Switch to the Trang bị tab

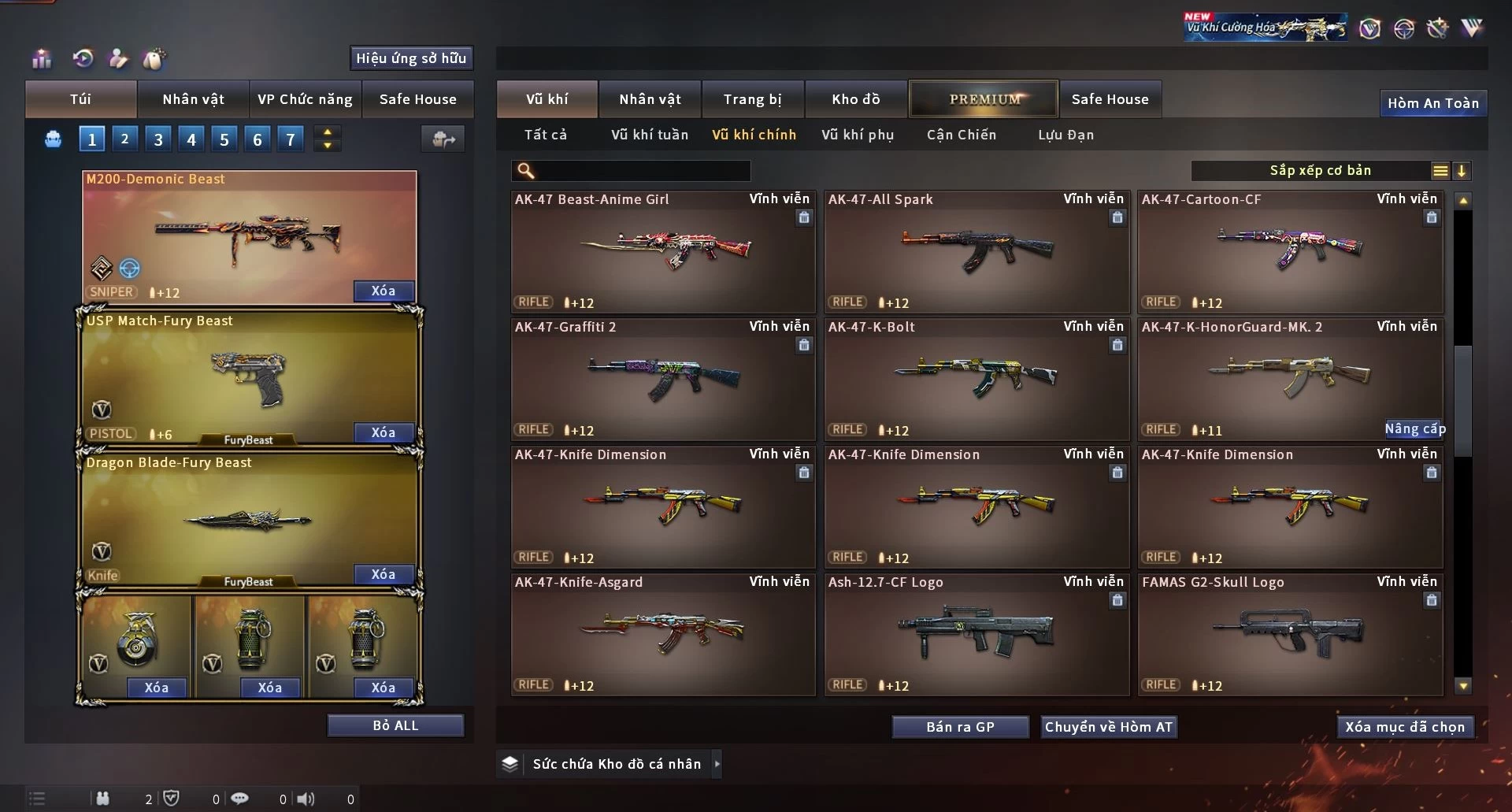(752, 99)
